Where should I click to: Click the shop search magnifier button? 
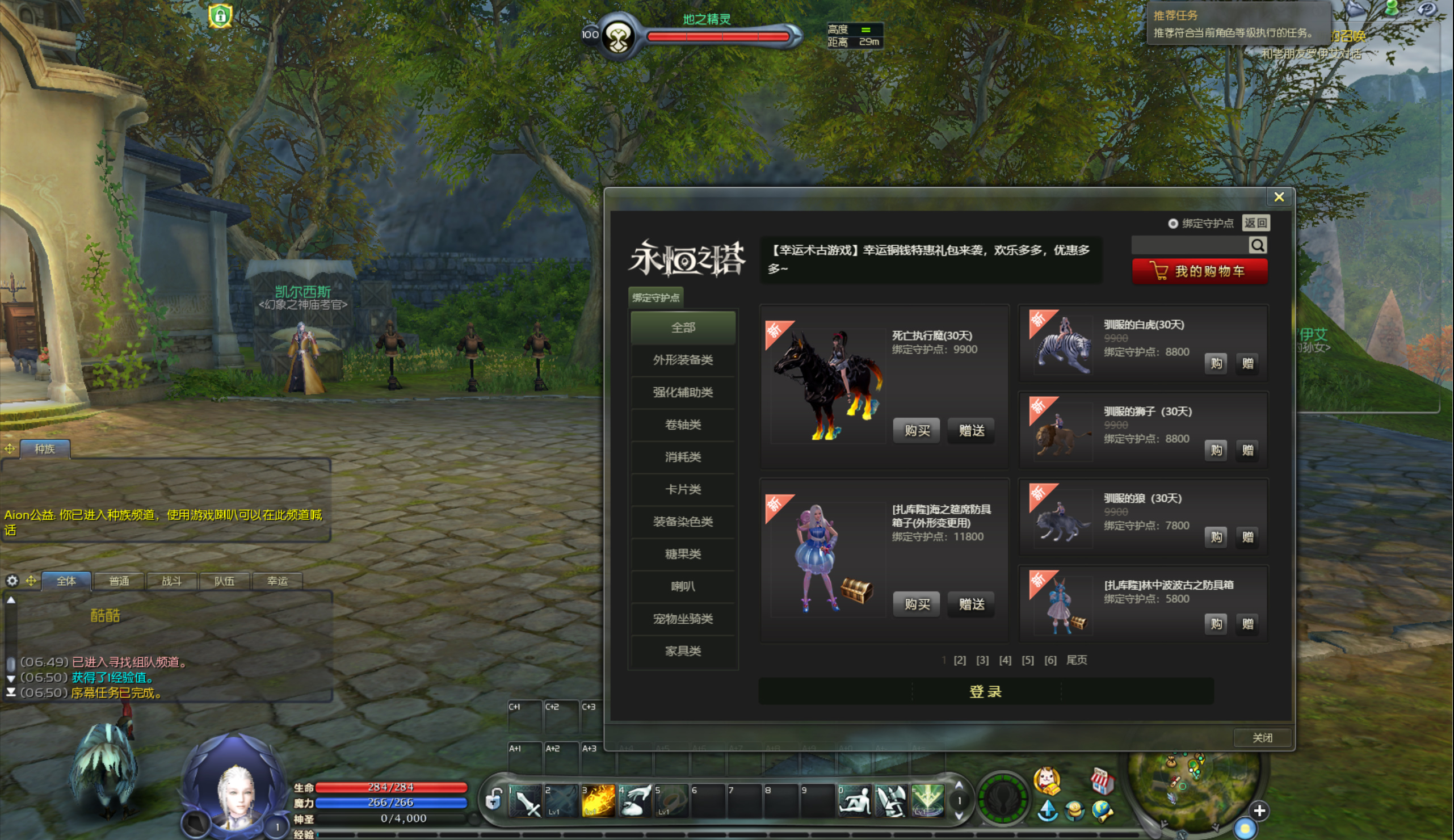tap(1257, 245)
